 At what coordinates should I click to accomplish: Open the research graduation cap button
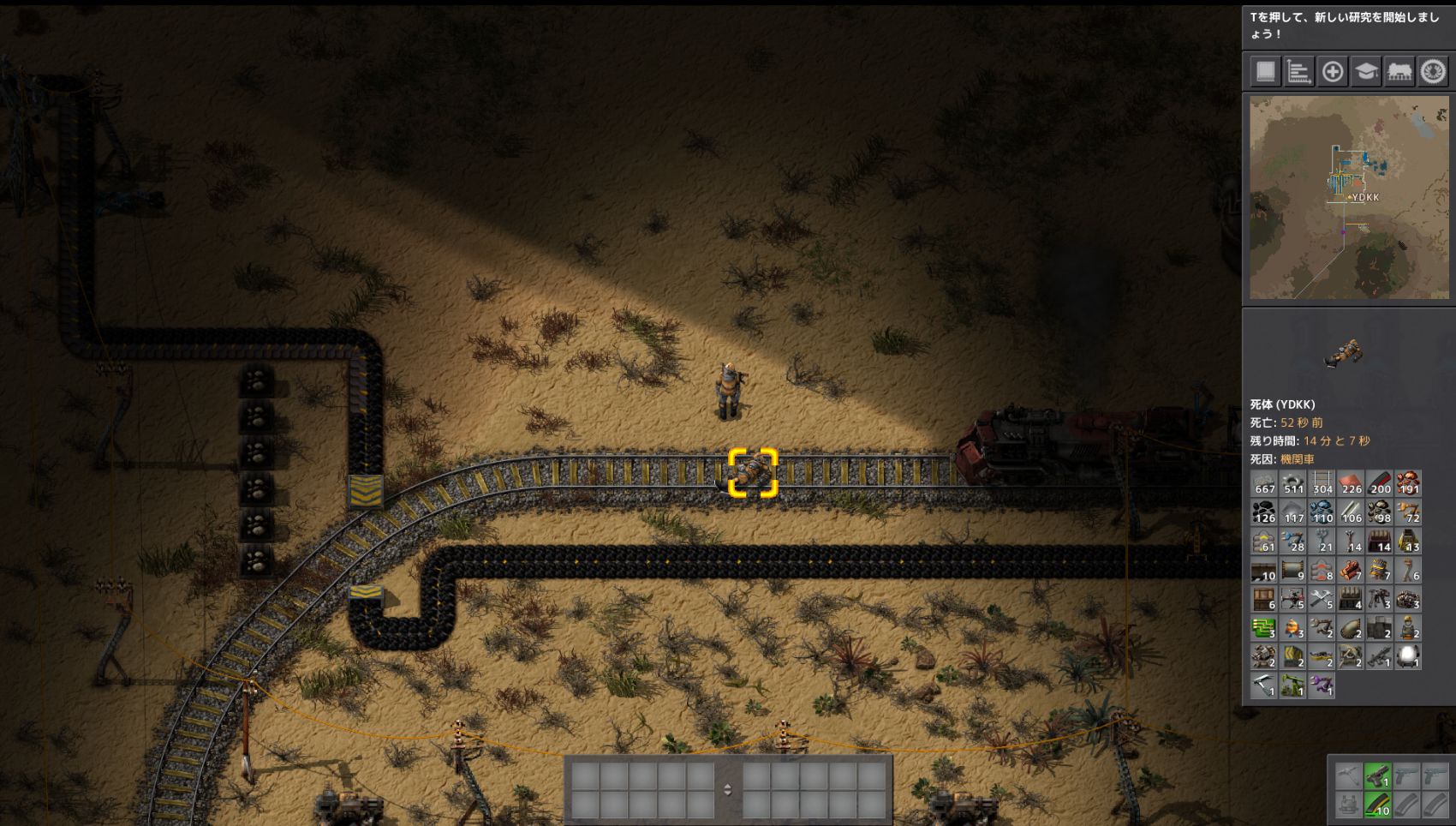coord(1366,71)
